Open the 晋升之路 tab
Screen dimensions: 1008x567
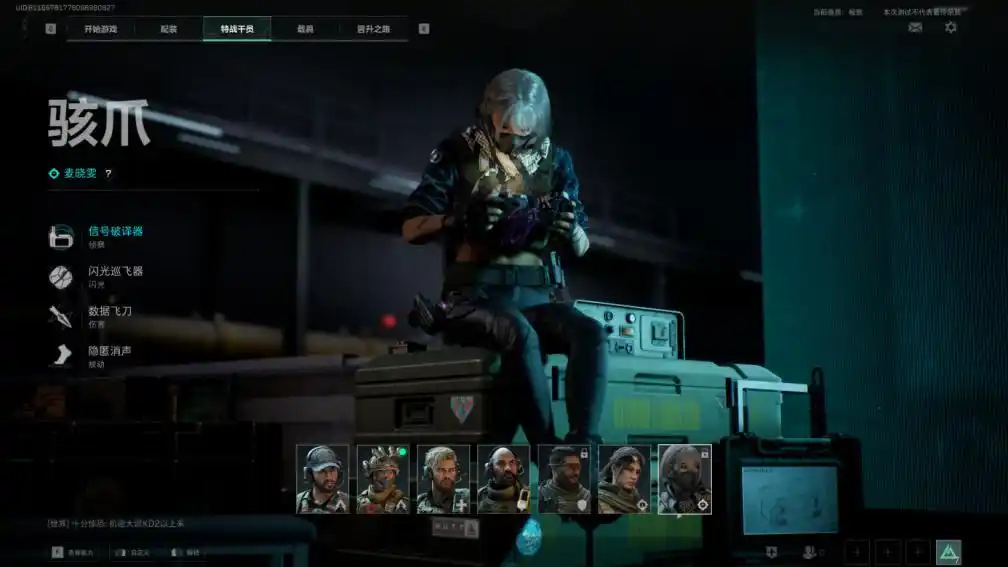coord(373,29)
